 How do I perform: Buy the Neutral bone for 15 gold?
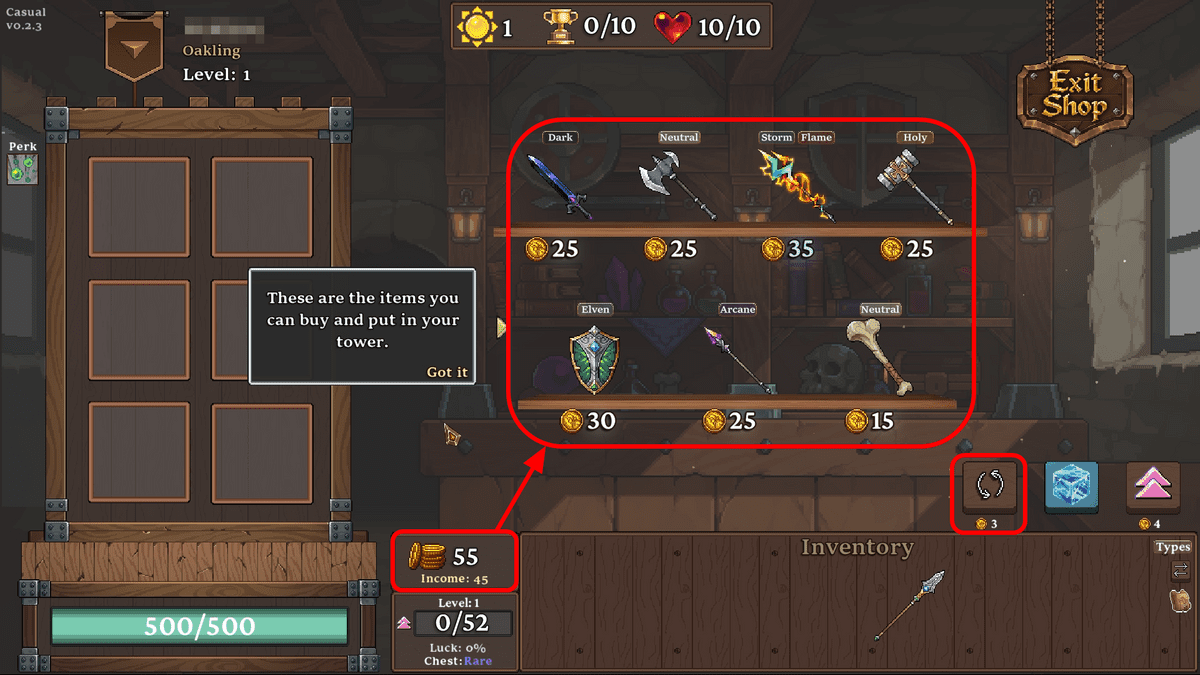click(x=879, y=356)
